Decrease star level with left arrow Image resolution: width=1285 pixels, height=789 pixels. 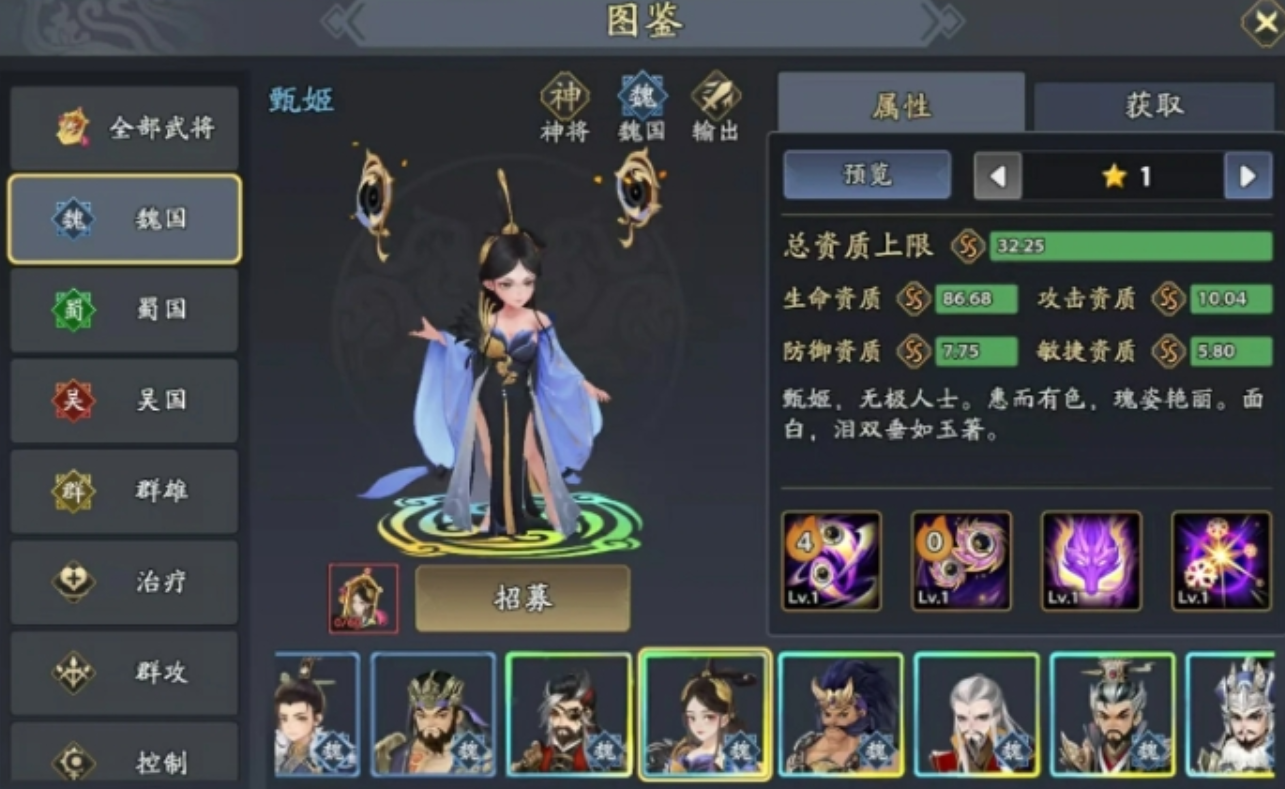coord(998,175)
